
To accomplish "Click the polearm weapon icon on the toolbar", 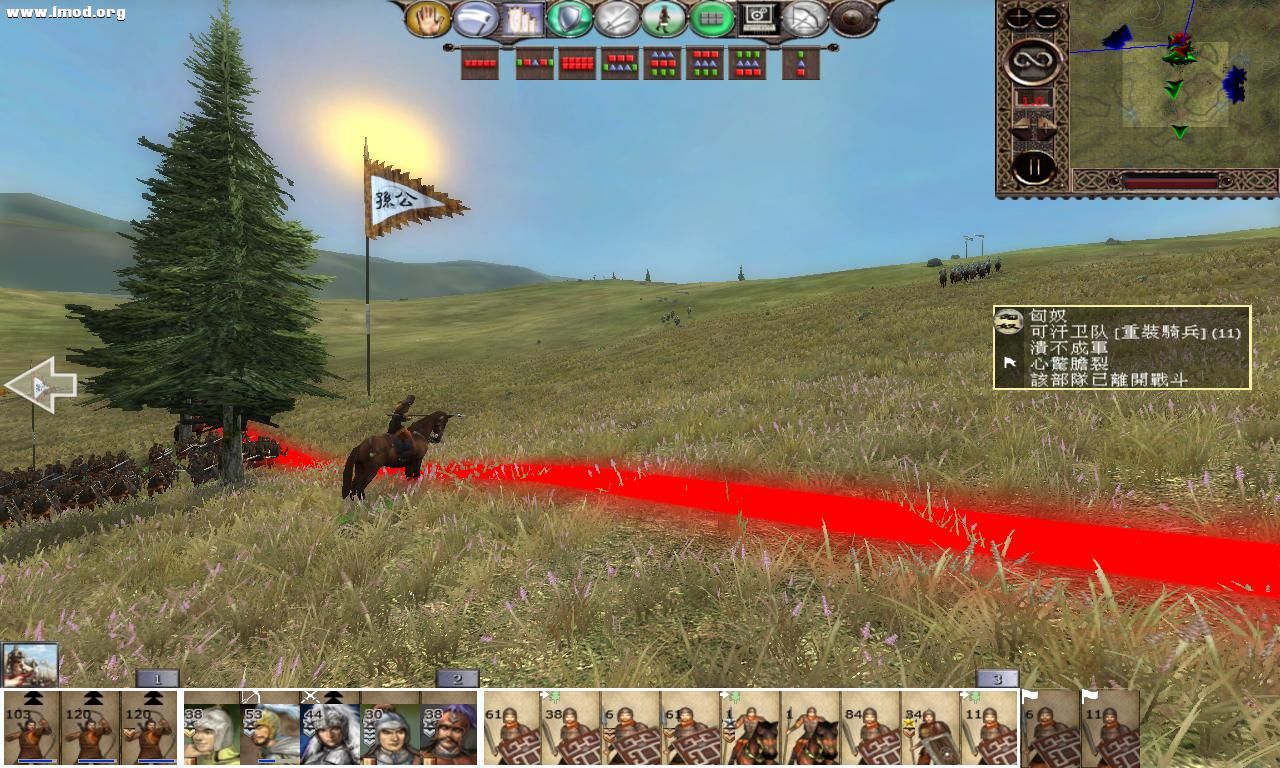I will (472, 20).
